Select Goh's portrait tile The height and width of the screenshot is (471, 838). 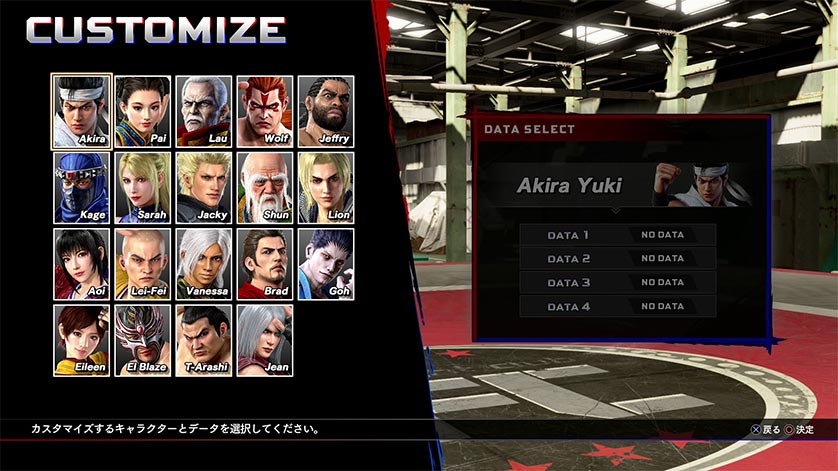(x=325, y=264)
